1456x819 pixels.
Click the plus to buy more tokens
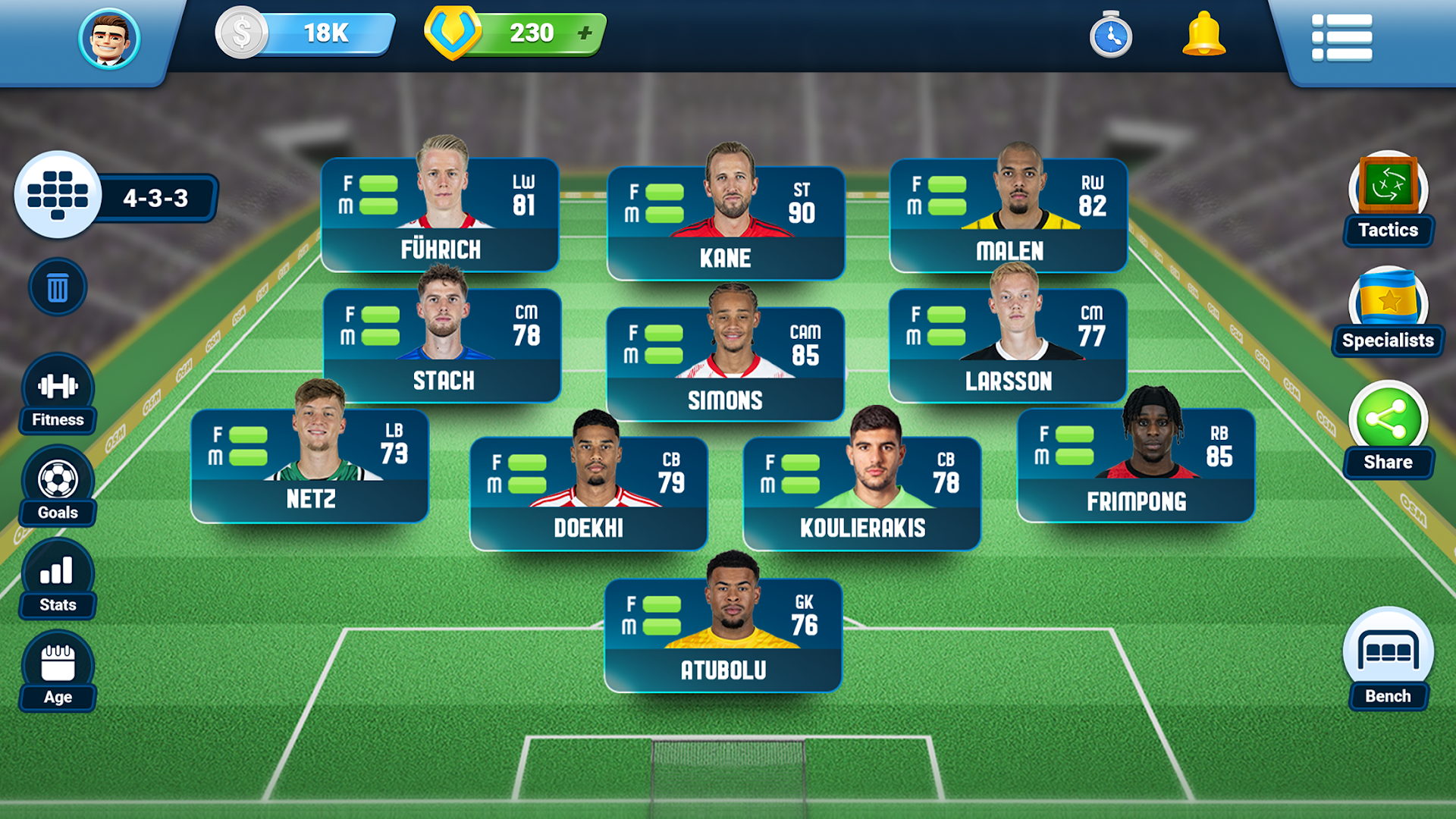click(x=586, y=32)
